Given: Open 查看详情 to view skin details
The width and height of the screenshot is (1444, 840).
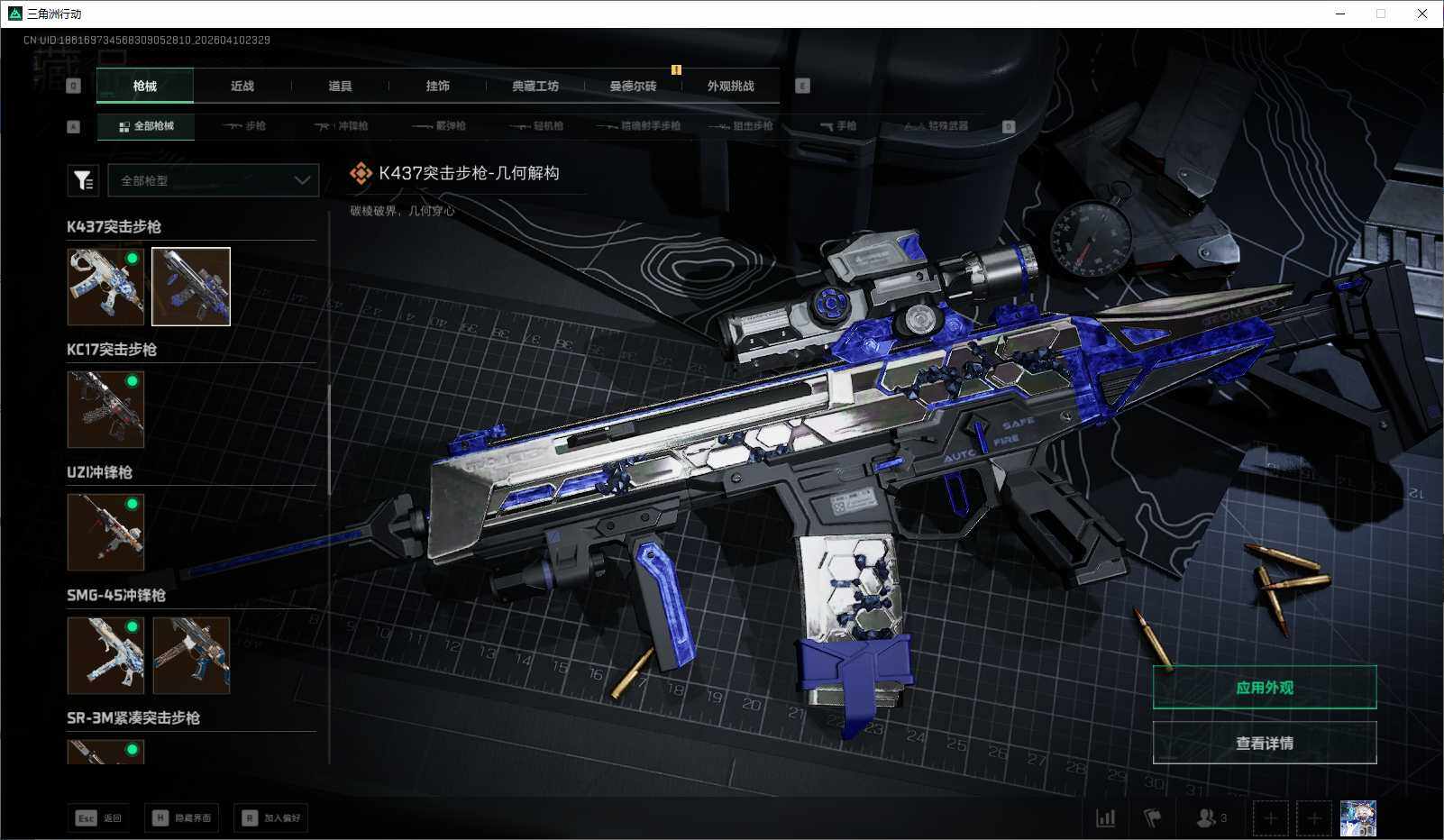Looking at the screenshot, I should 1264,744.
